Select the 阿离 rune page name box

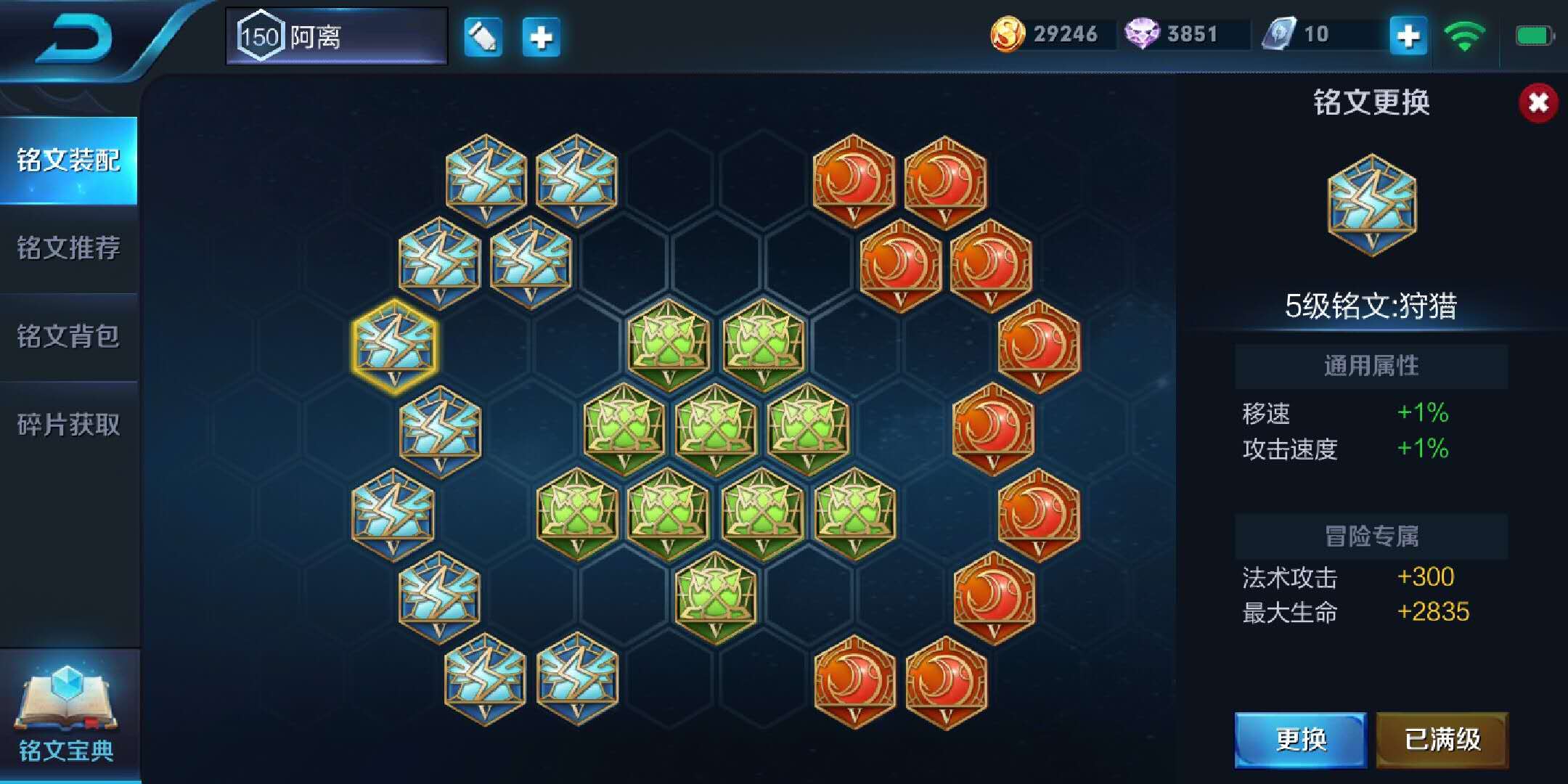click(x=337, y=36)
